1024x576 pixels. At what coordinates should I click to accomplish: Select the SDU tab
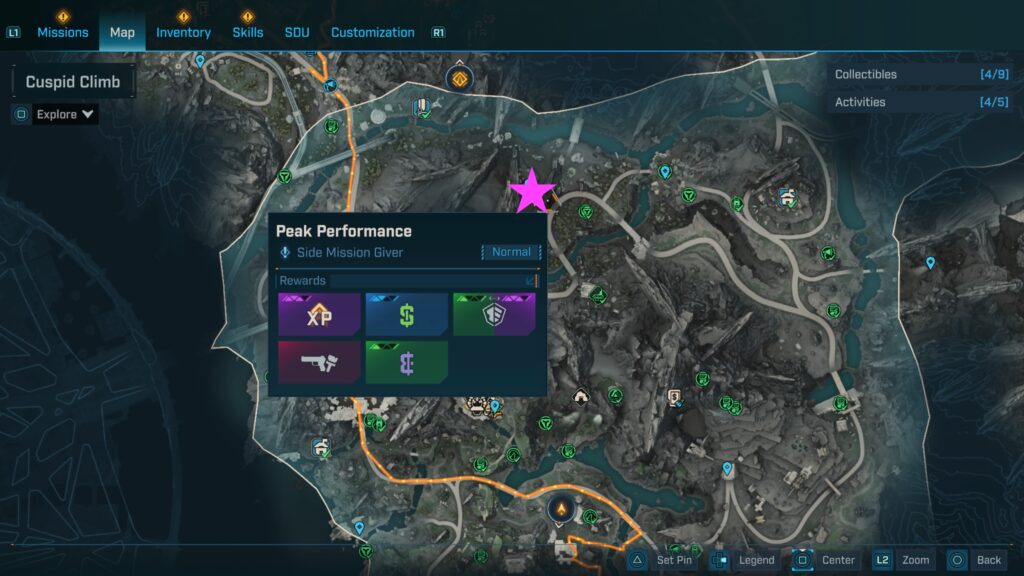[297, 32]
